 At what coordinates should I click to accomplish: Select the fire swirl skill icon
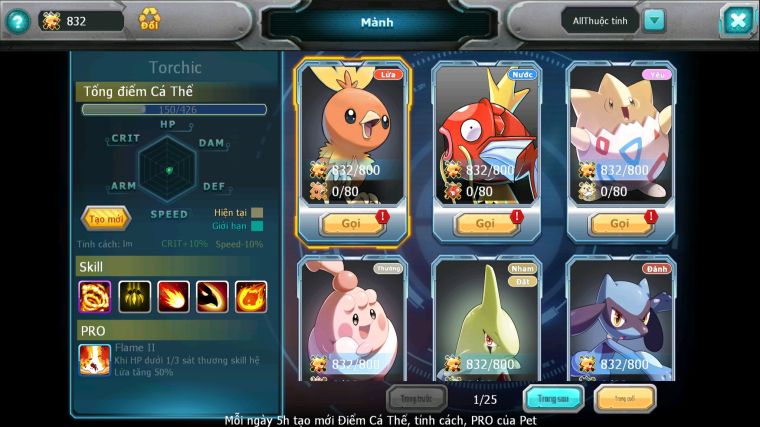(x=95, y=296)
